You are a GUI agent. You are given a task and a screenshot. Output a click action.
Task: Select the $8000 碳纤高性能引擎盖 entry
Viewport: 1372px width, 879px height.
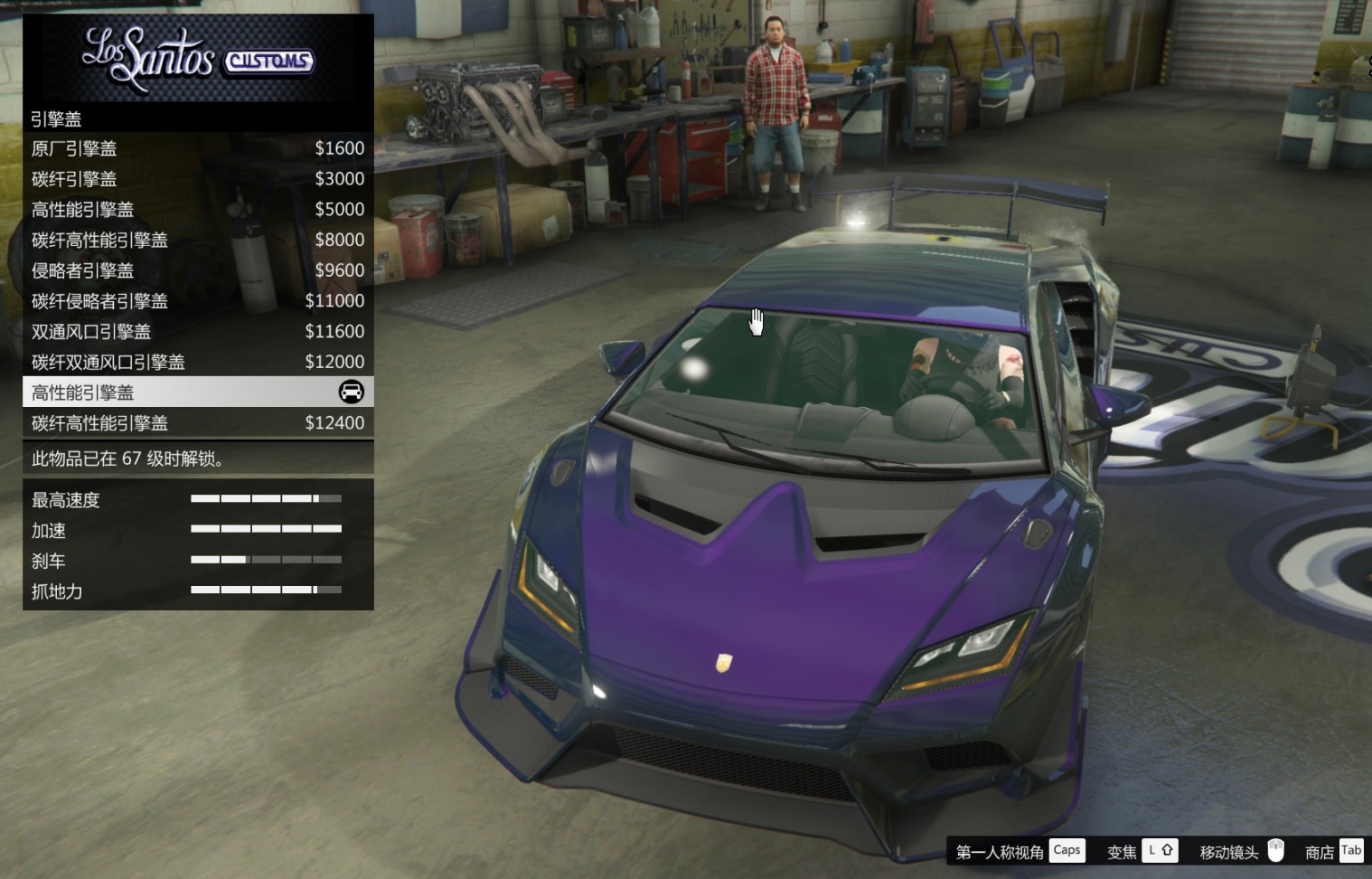click(198, 240)
